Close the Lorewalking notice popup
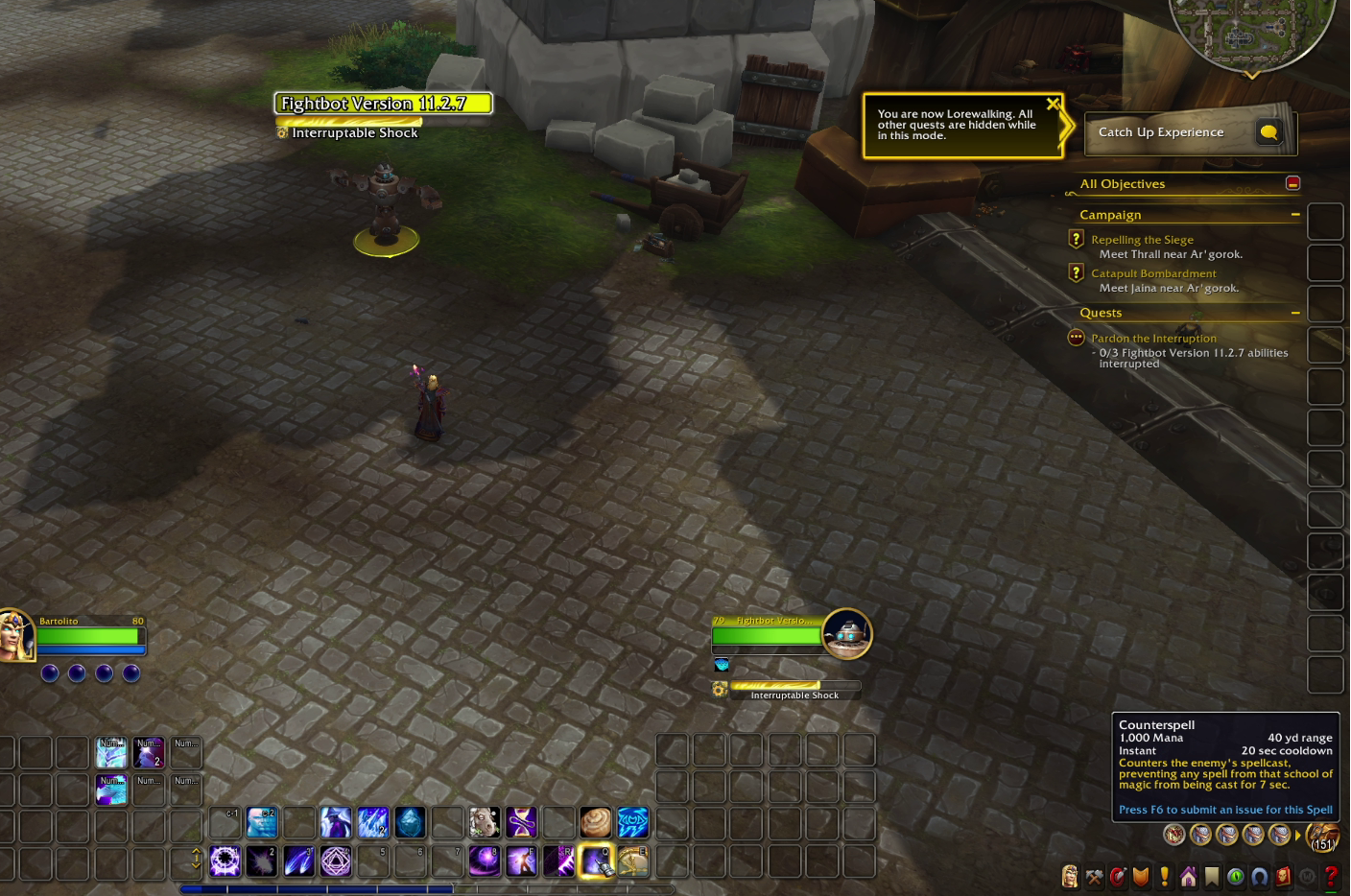Image resolution: width=1351 pixels, height=896 pixels. tap(1053, 104)
